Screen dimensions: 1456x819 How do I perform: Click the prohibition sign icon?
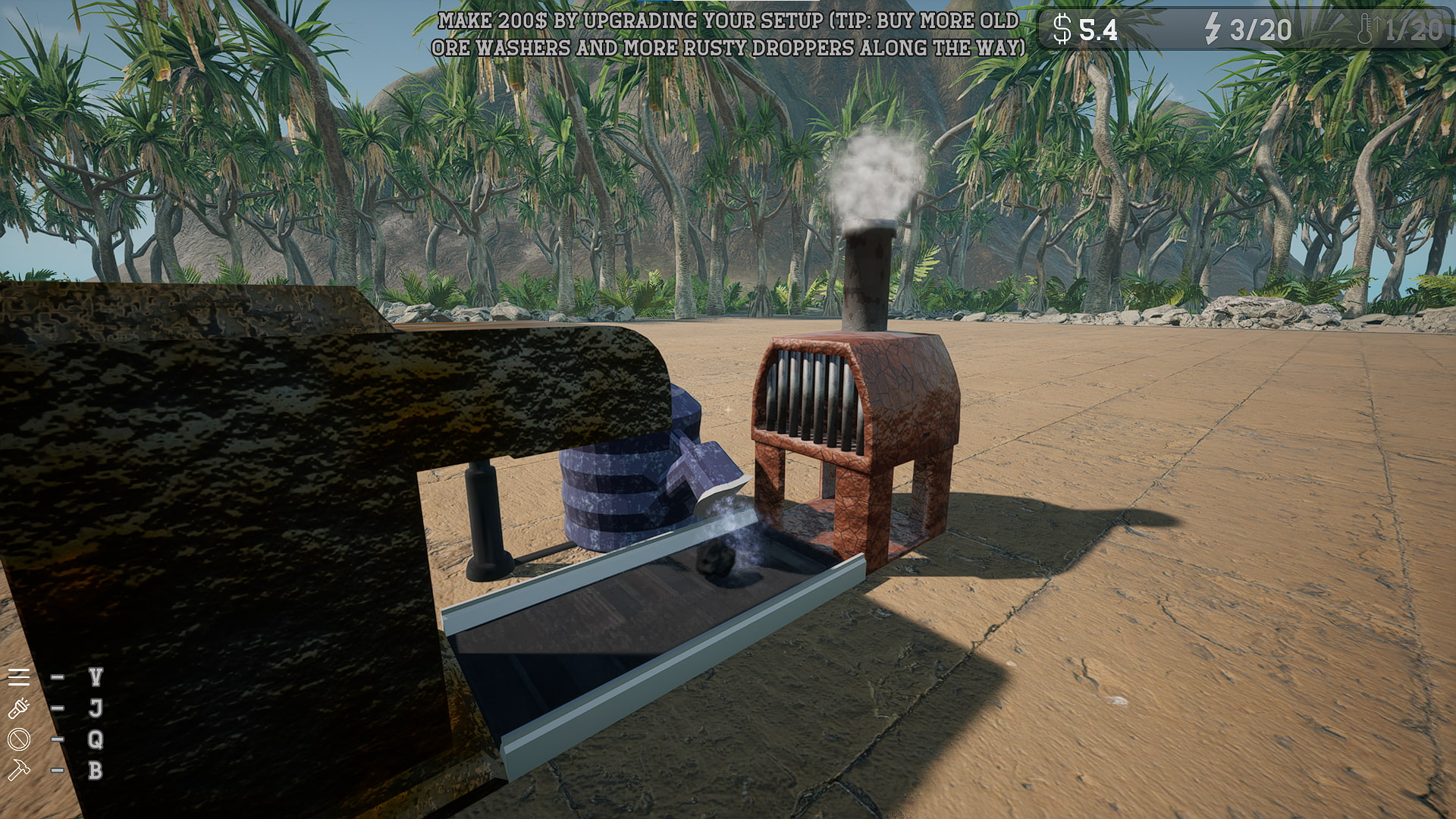[x=17, y=739]
